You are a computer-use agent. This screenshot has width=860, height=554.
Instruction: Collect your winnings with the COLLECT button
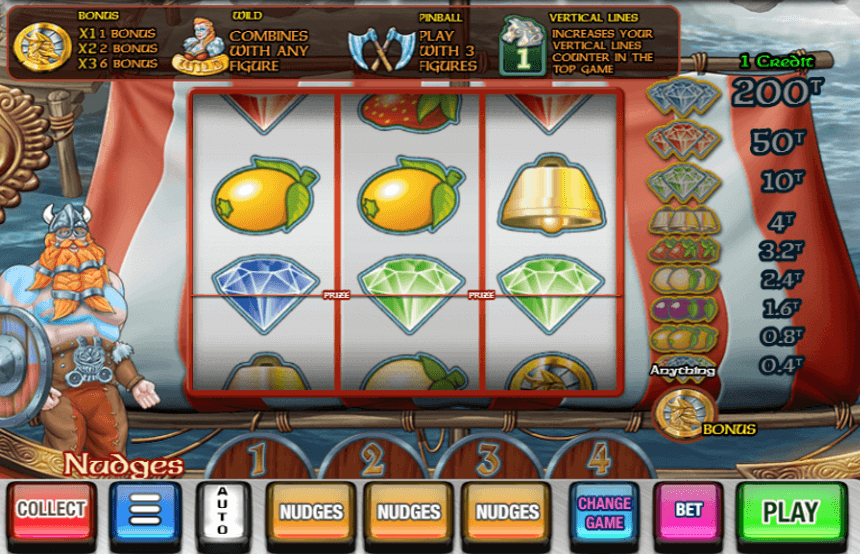coord(52,510)
